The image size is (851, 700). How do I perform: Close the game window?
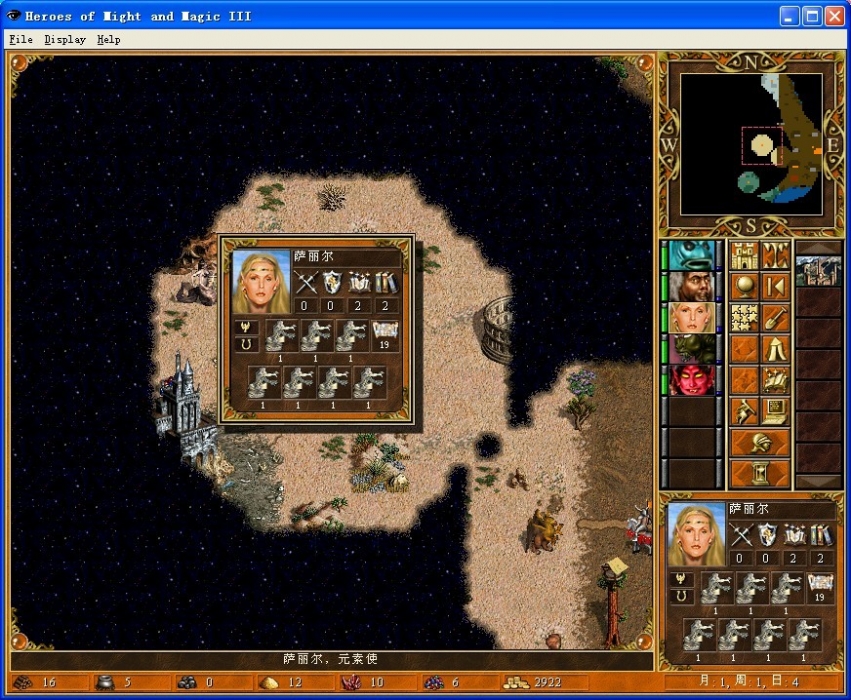pyautogui.click(x=834, y=16)
